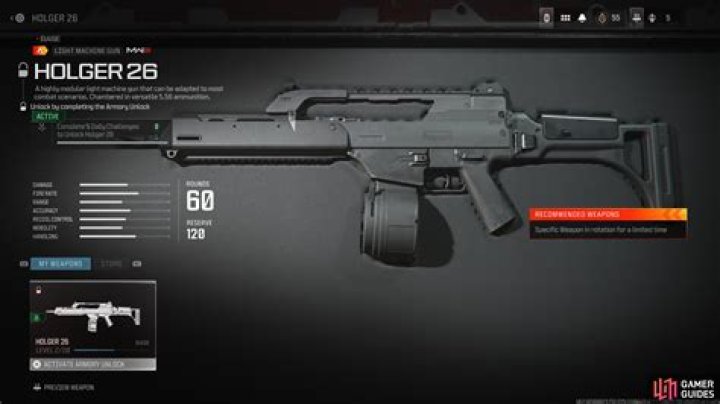This screenshot has height=404, width=720.
Task: Open the Store tab
Action: point(111,264)
